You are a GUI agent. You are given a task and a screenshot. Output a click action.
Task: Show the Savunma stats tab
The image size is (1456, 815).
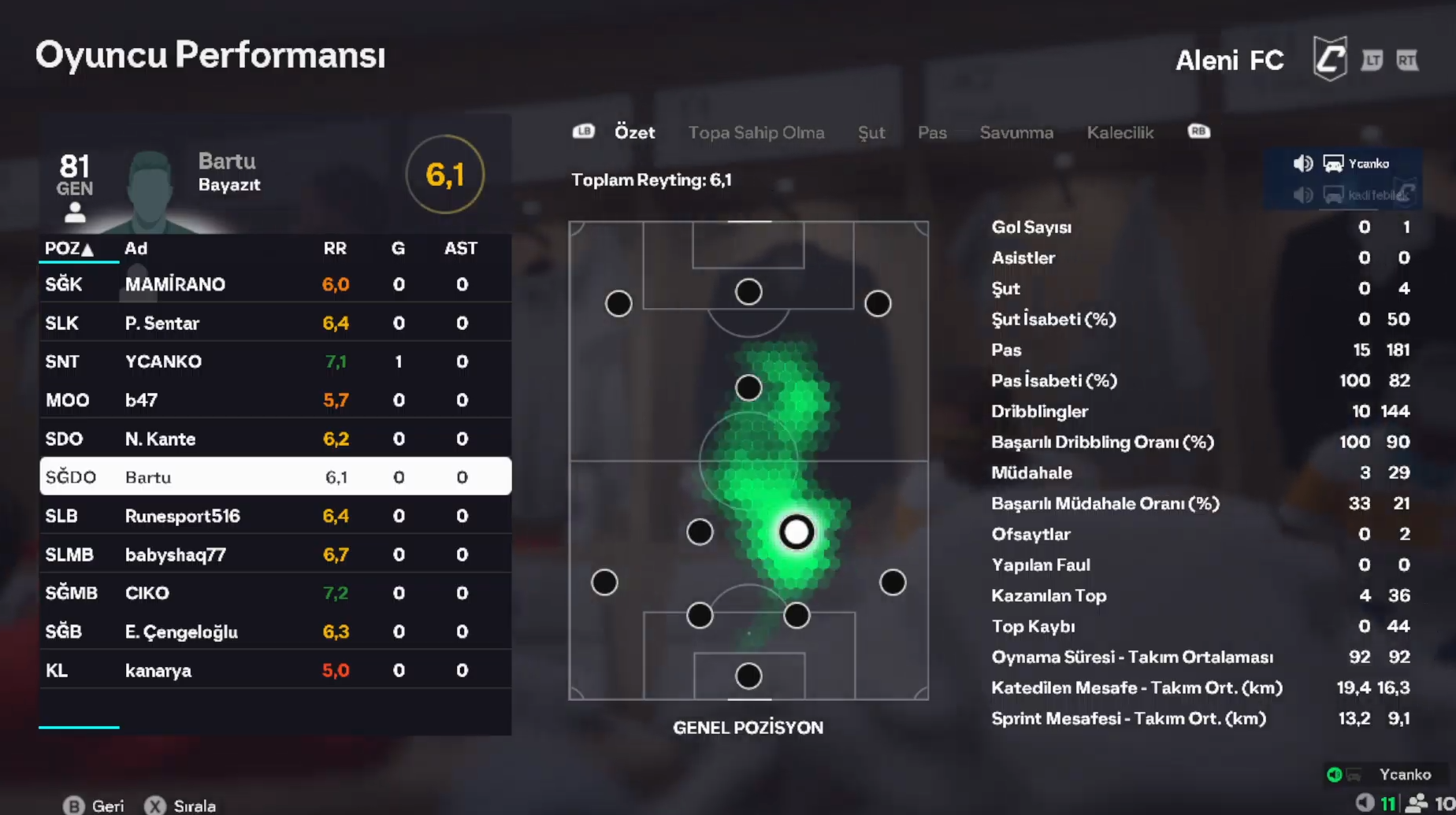coord(1016,132)
